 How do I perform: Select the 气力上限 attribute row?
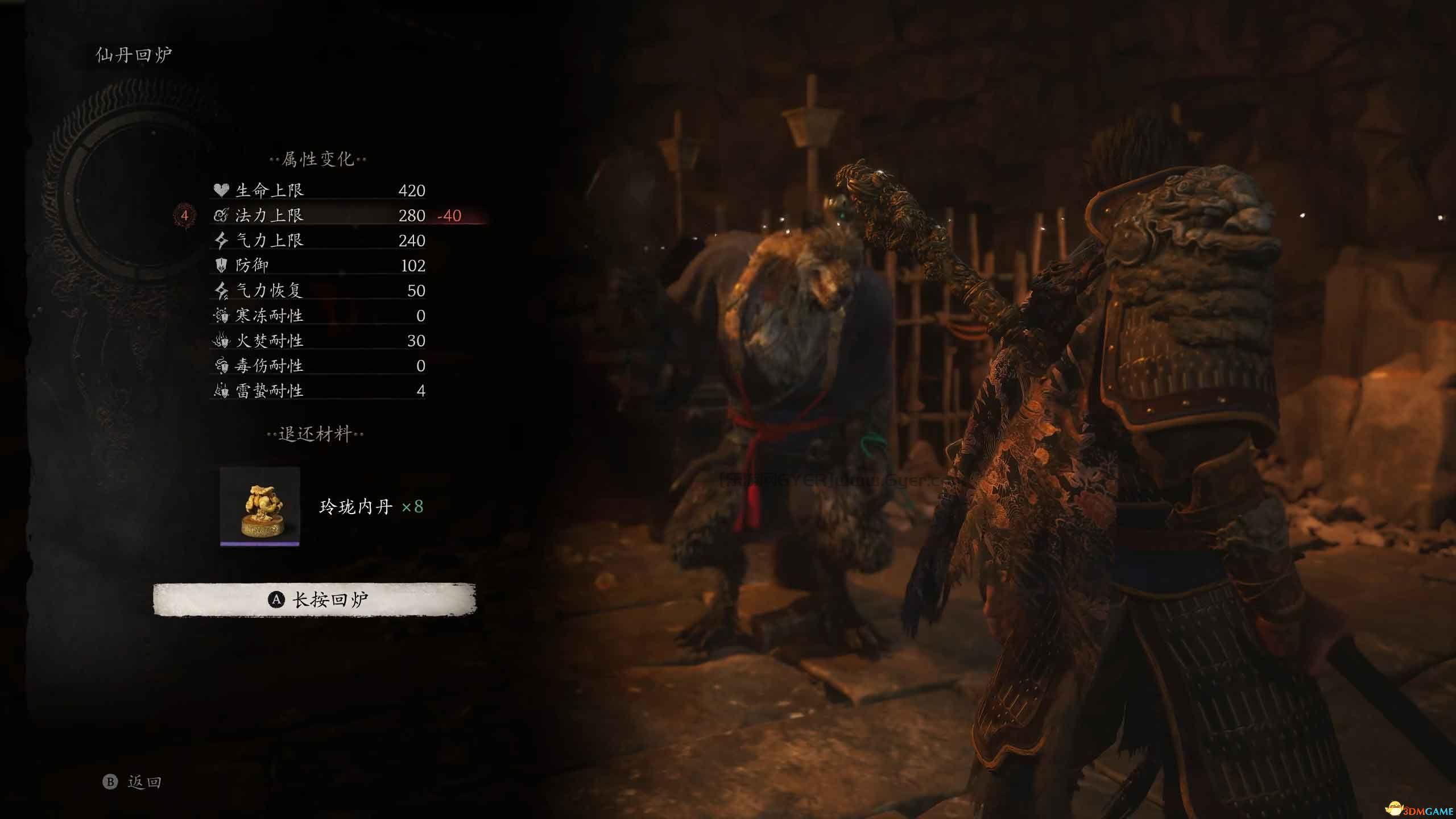(x=318, y=241)
